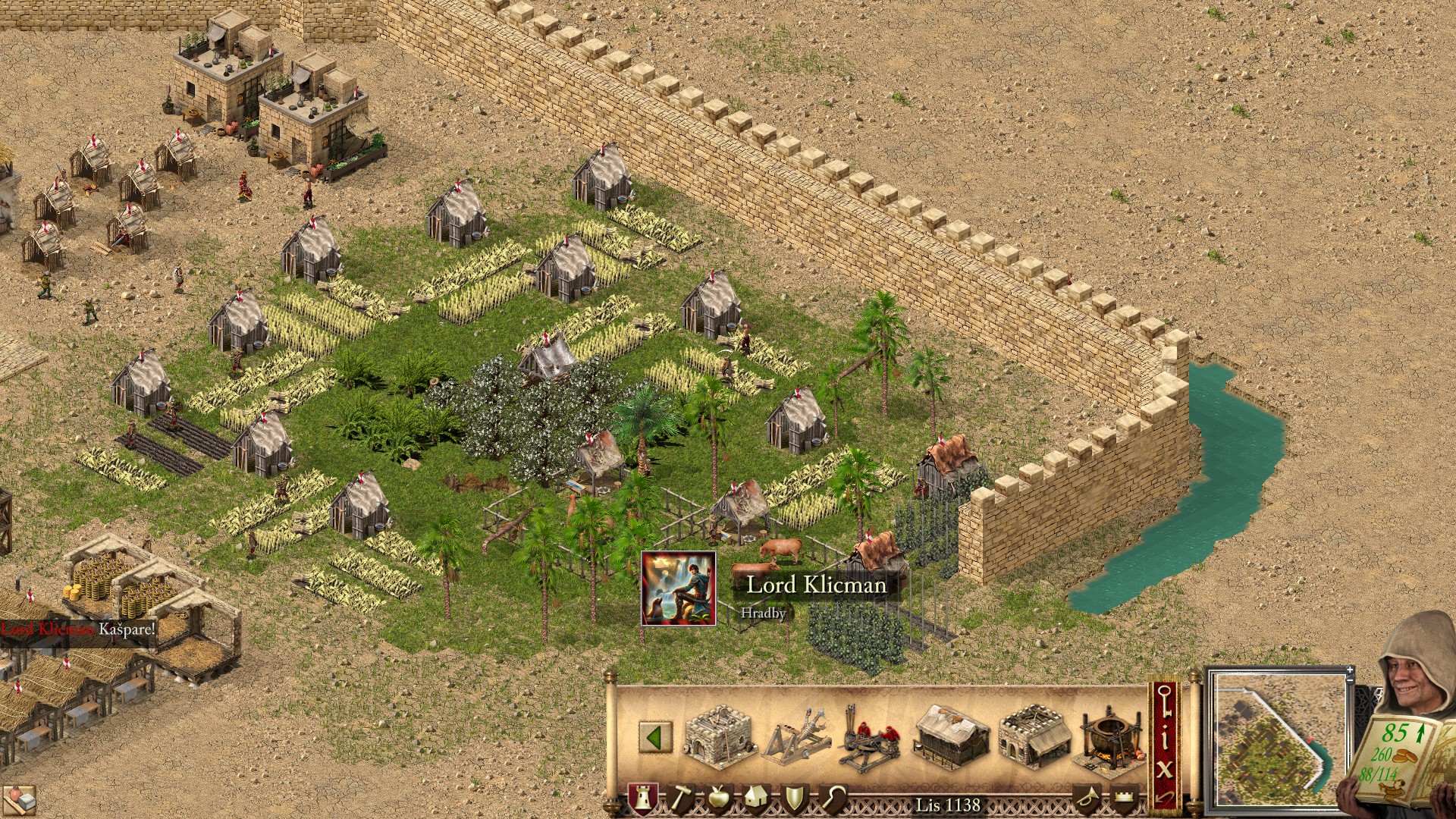
Task: Open the apple food buildings tab
Action: coord(717,799)
